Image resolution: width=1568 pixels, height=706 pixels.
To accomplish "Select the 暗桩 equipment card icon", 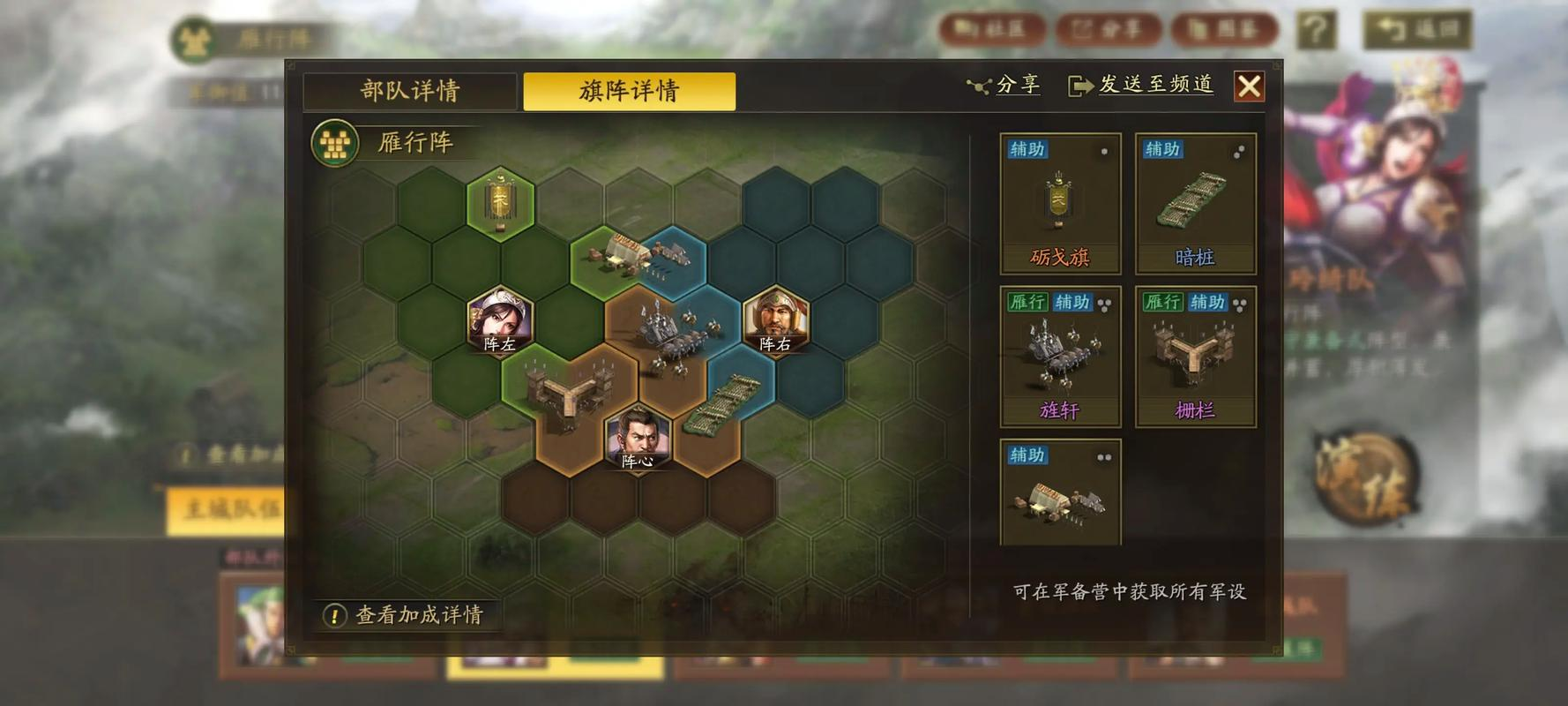I will tap(1193, 199).
